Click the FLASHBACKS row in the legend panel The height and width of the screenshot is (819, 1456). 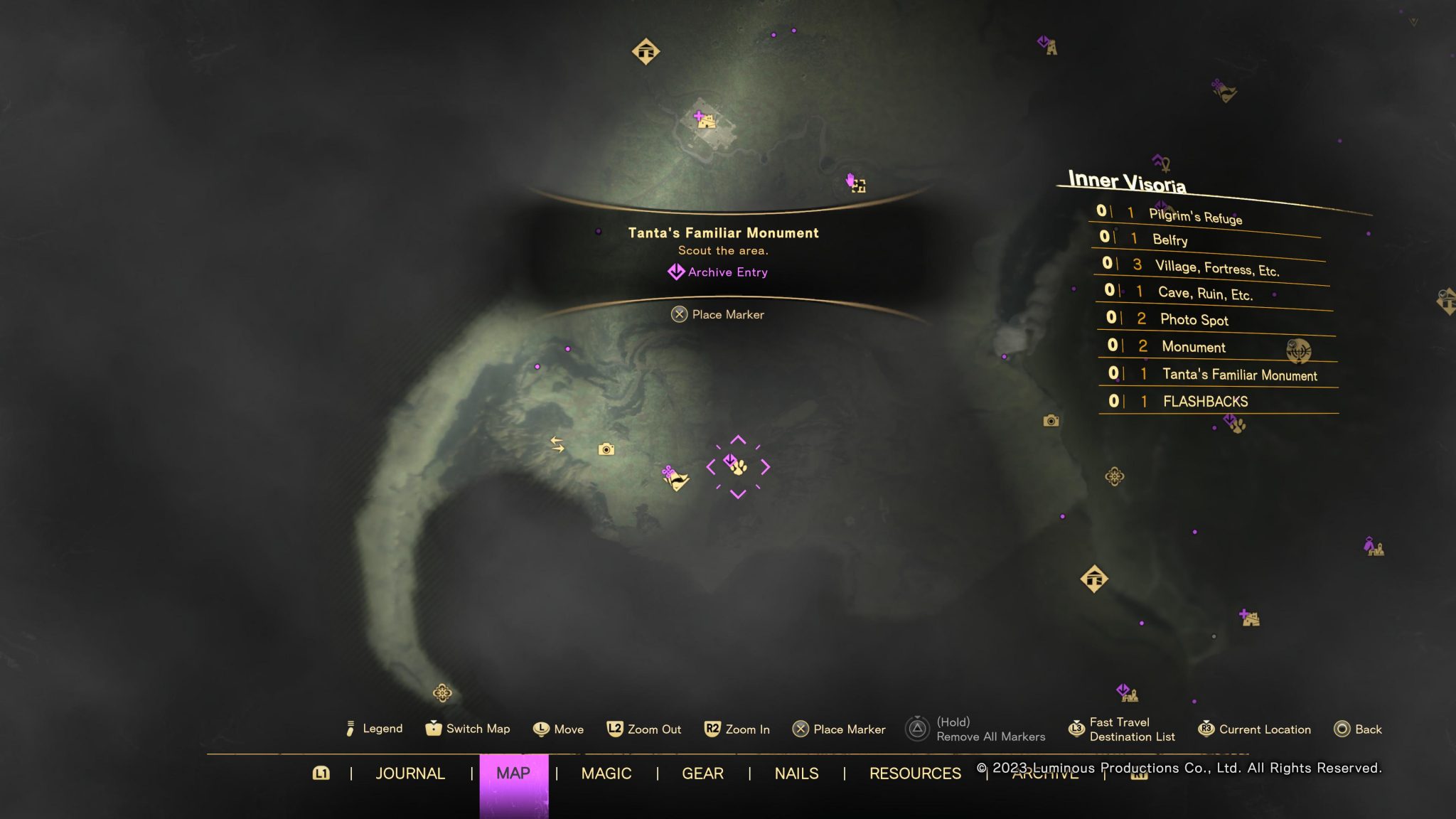point(1205,401)
